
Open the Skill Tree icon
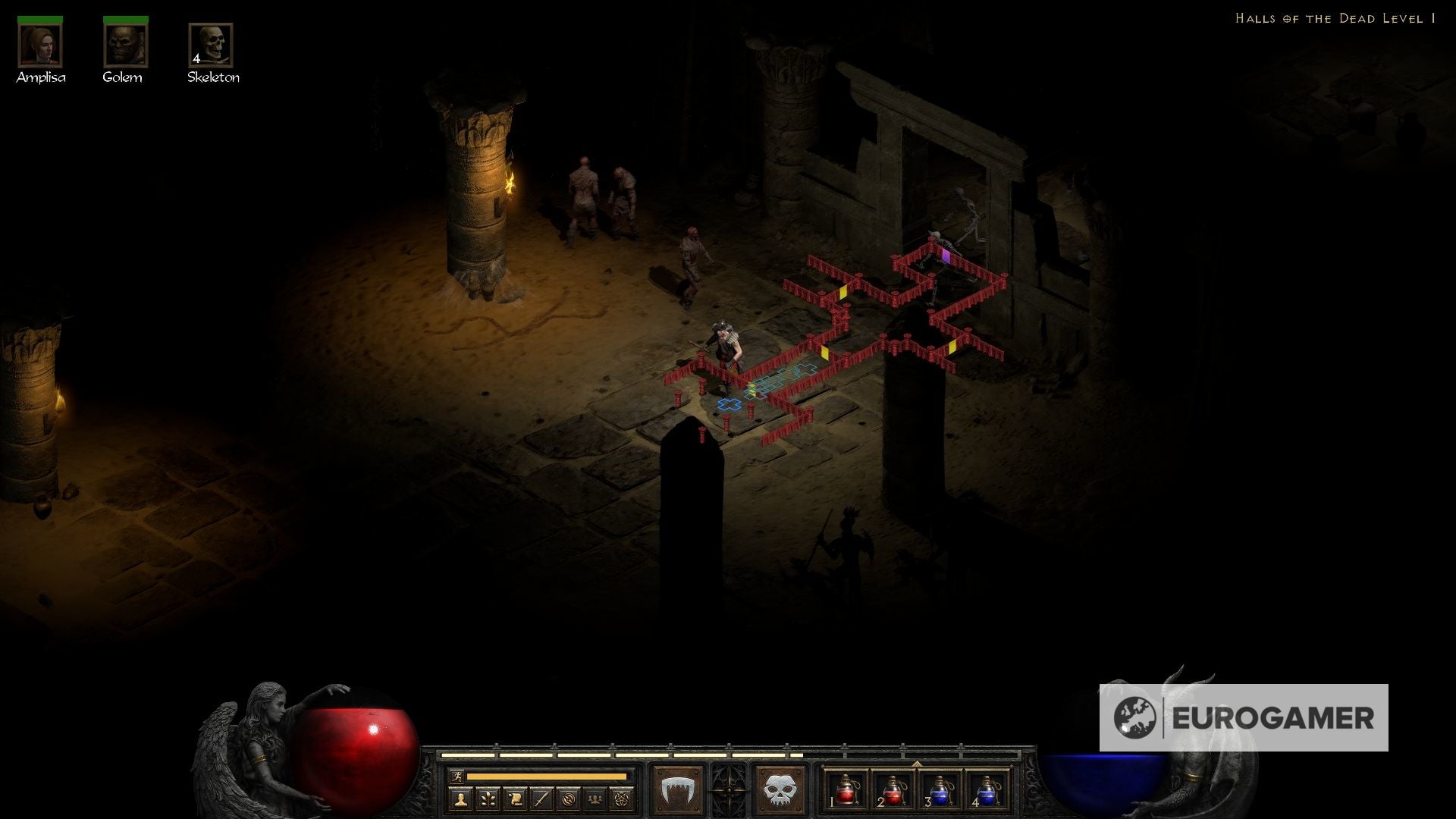tap(488, 799)
